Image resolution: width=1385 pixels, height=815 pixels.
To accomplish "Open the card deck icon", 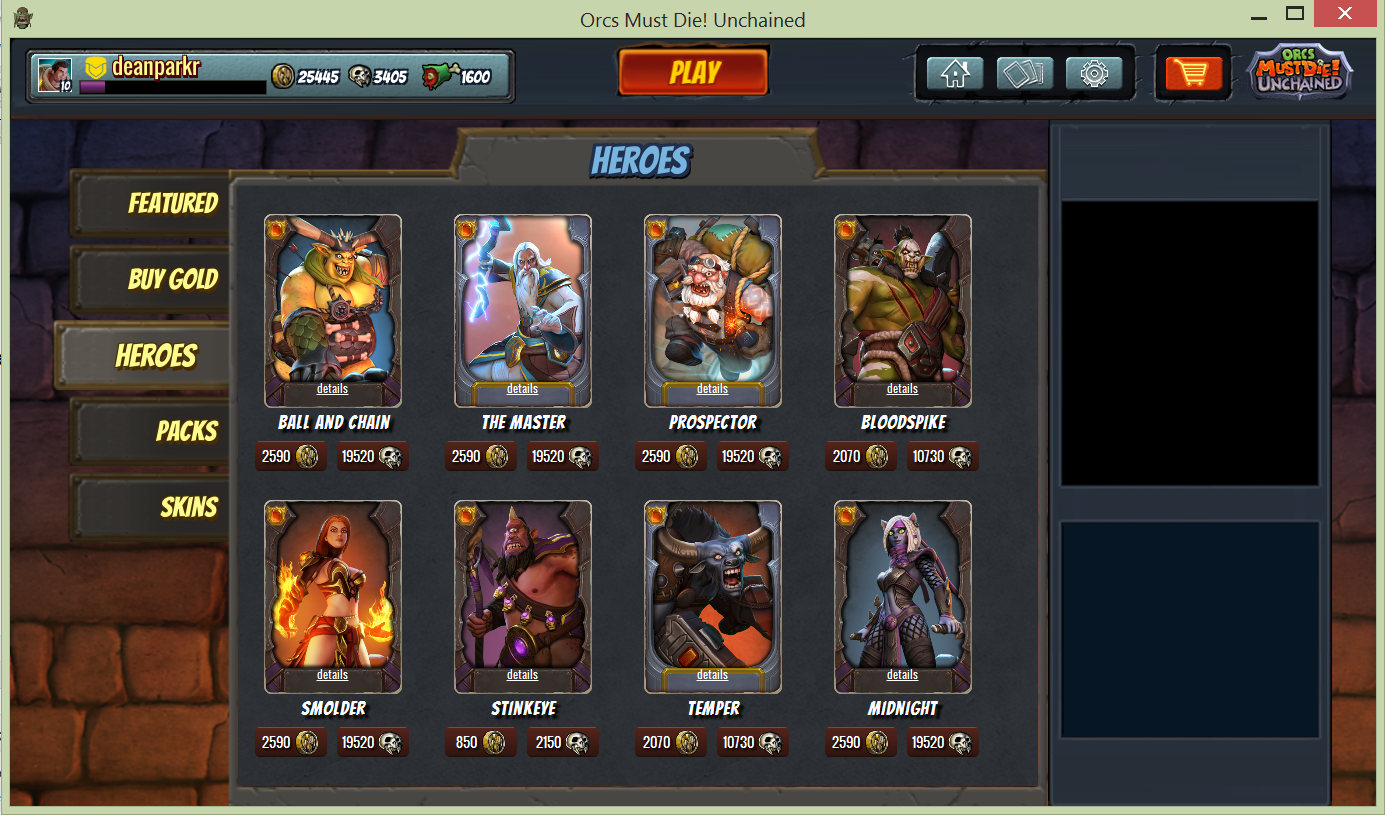I will 1024,73.
